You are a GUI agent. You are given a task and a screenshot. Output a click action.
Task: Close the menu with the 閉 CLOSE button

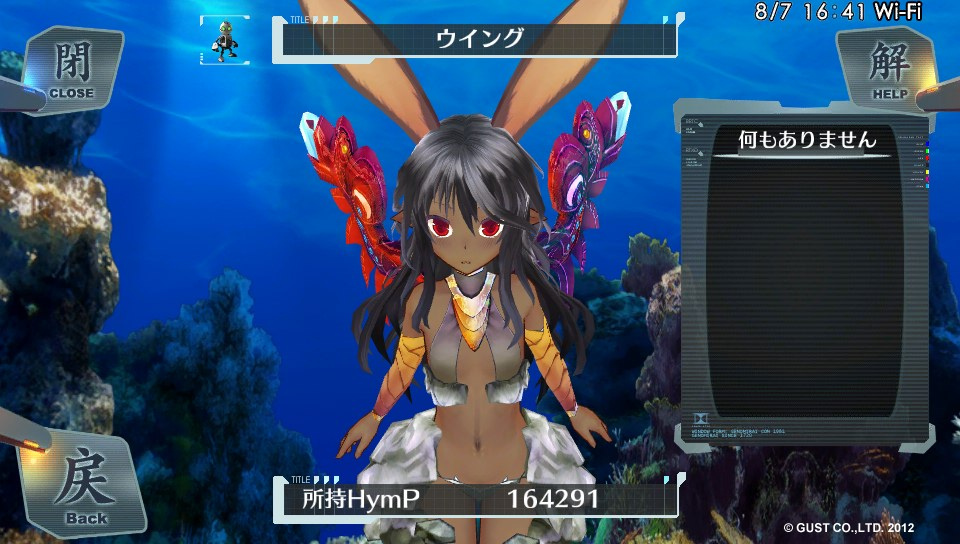[70, 69]
